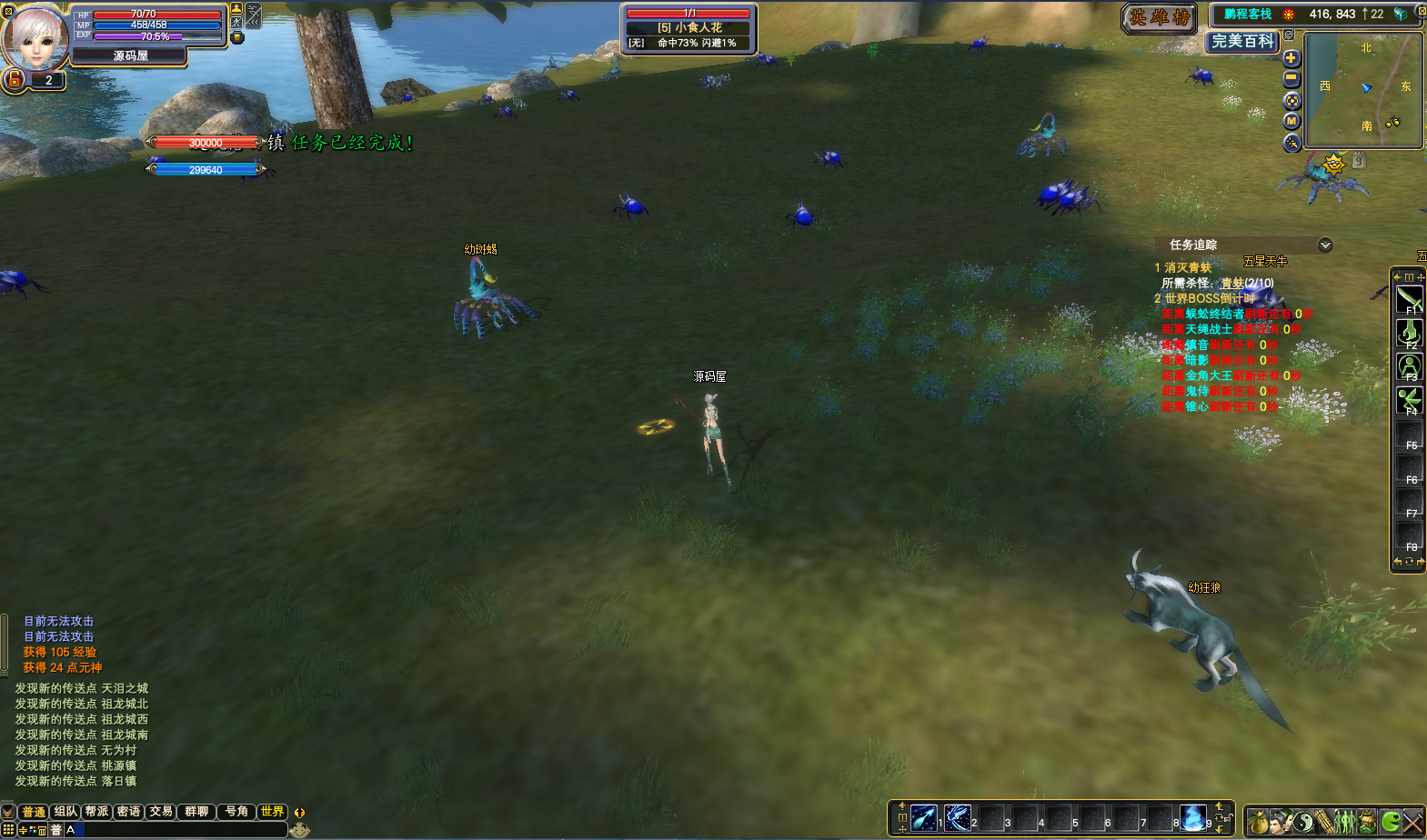Click on the minimap
This screenshot has height=840, width=1427.
[1362, 89]
